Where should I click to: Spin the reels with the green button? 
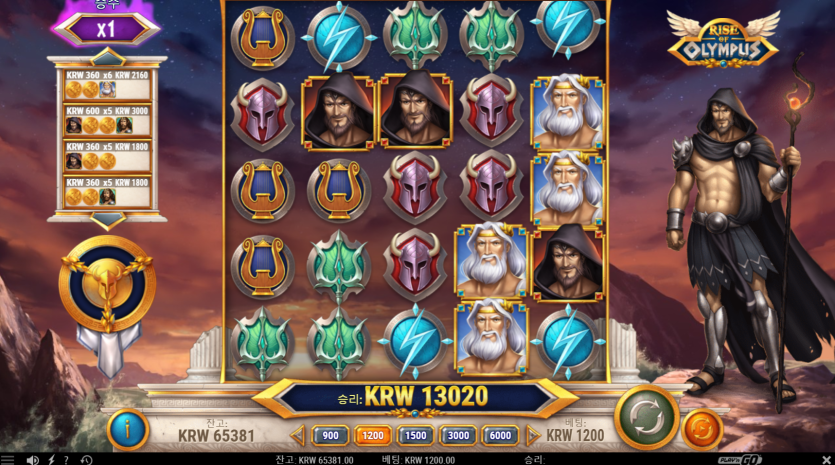646,417
